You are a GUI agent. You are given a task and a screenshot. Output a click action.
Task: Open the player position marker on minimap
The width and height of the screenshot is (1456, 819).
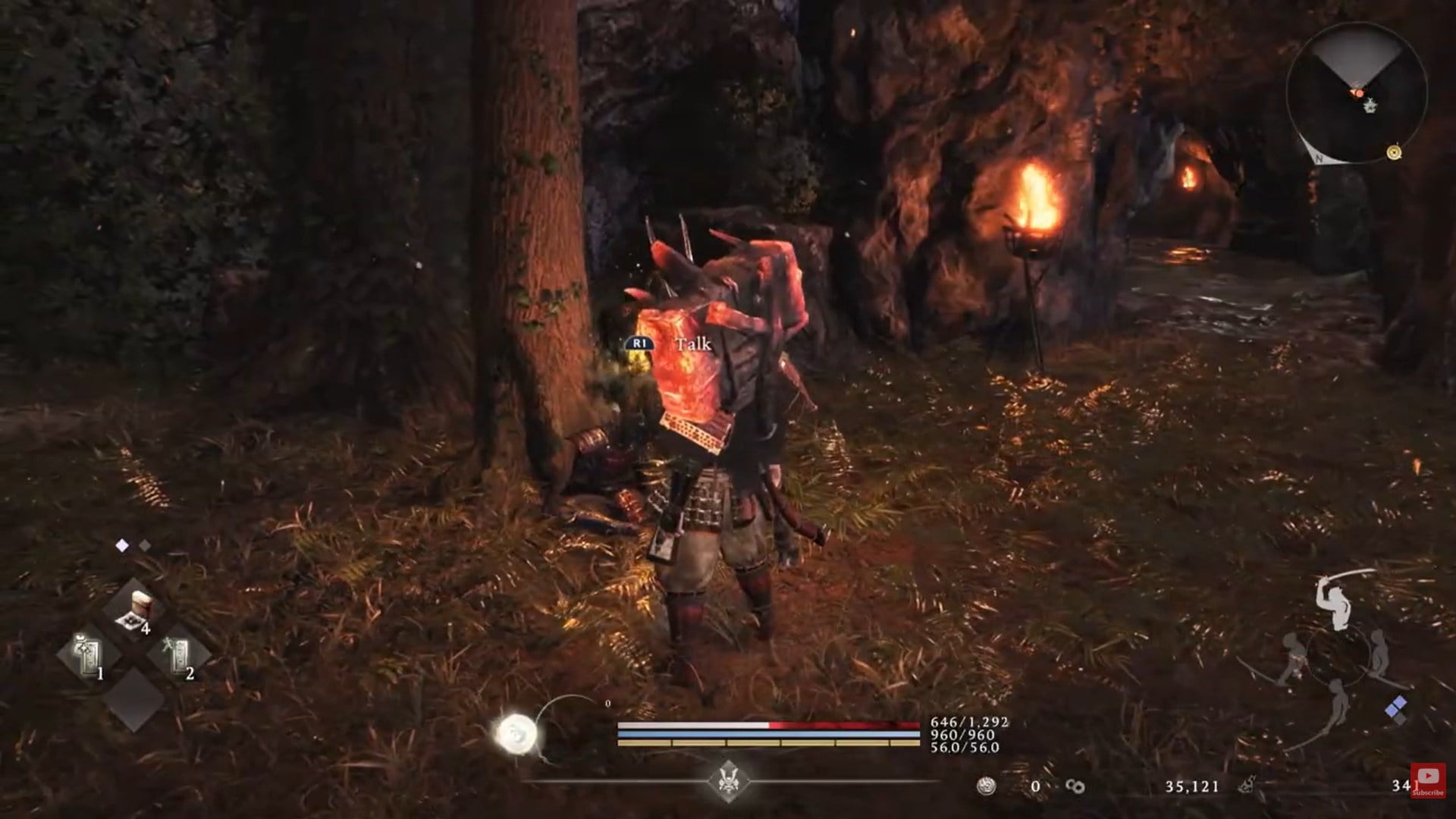[x=1358, y=92]
